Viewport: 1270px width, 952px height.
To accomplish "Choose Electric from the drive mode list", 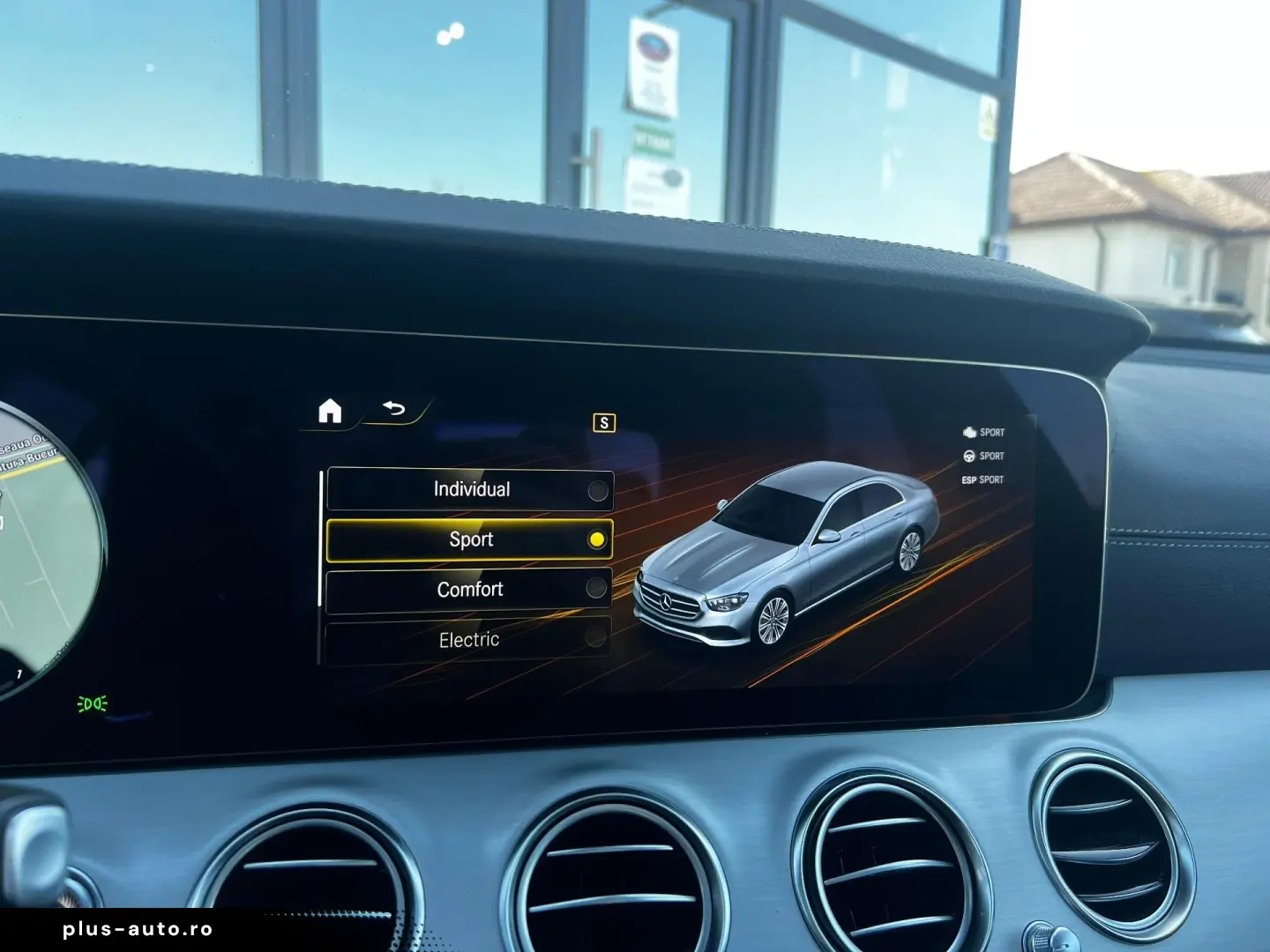I will [469, 637].
